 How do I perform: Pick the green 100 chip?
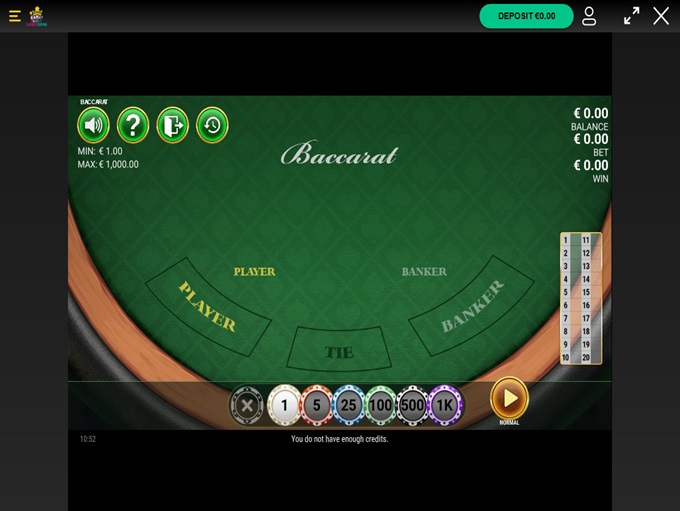(x=380, y=405)
